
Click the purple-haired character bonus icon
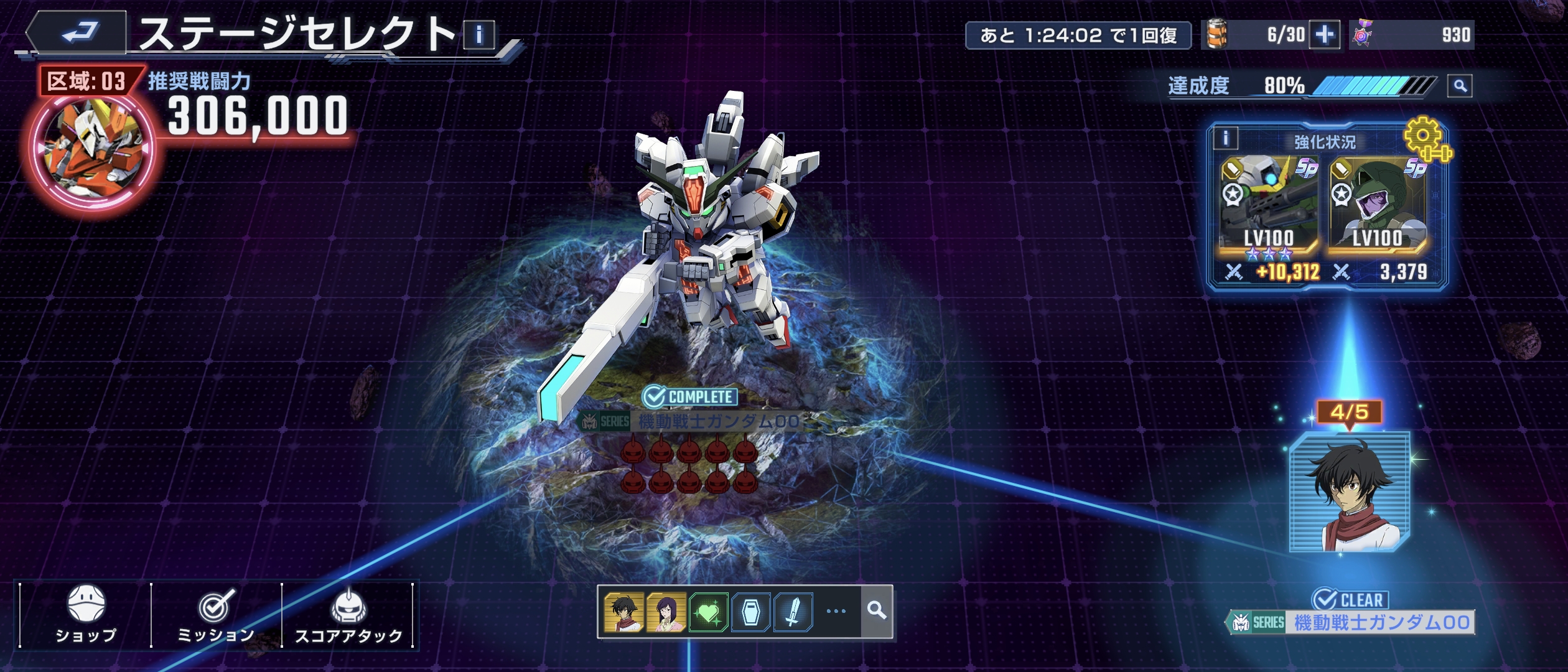666,612
